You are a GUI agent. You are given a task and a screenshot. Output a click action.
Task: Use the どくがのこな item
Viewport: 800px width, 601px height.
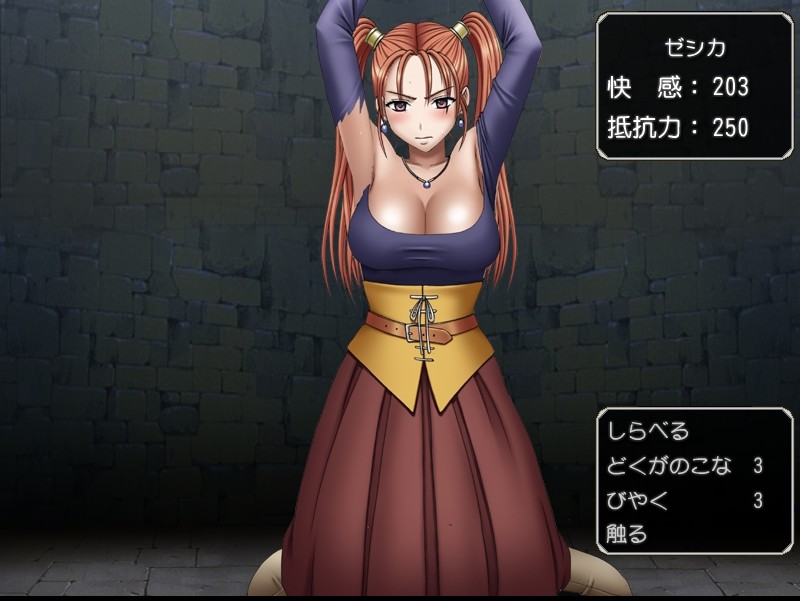tap(669, 465)
